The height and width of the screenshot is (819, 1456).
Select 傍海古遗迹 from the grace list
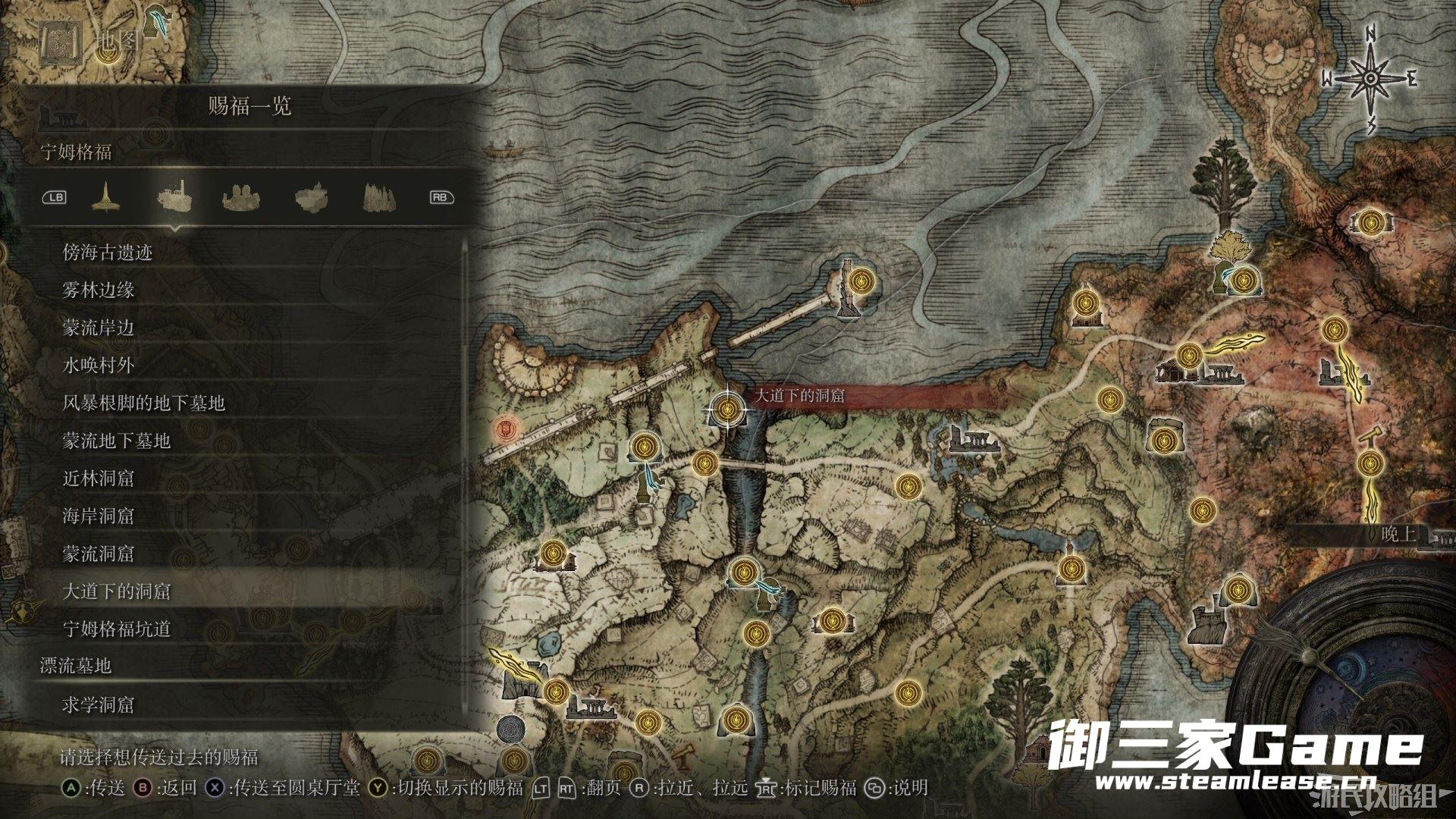[108, 253]
